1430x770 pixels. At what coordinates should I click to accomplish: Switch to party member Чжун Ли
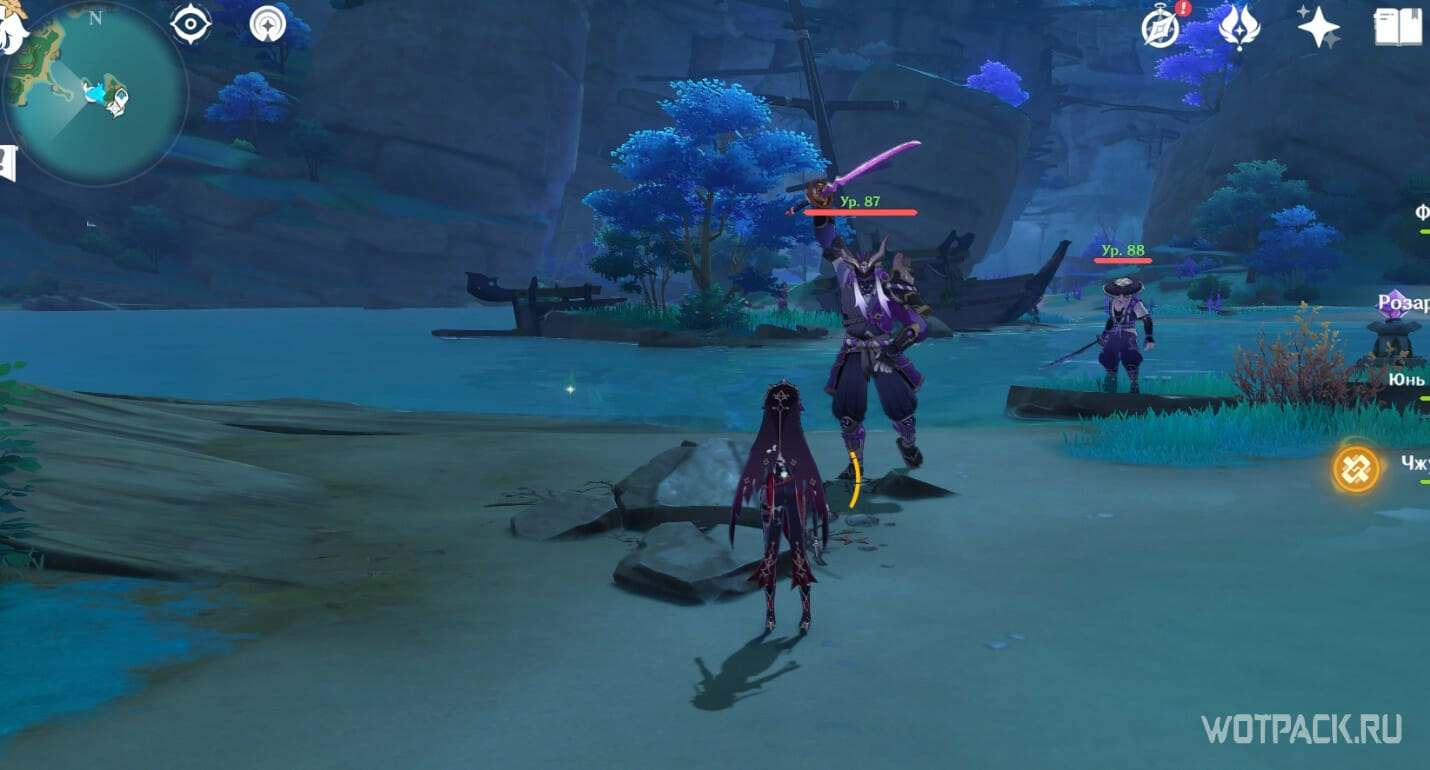pos(1414,461)
